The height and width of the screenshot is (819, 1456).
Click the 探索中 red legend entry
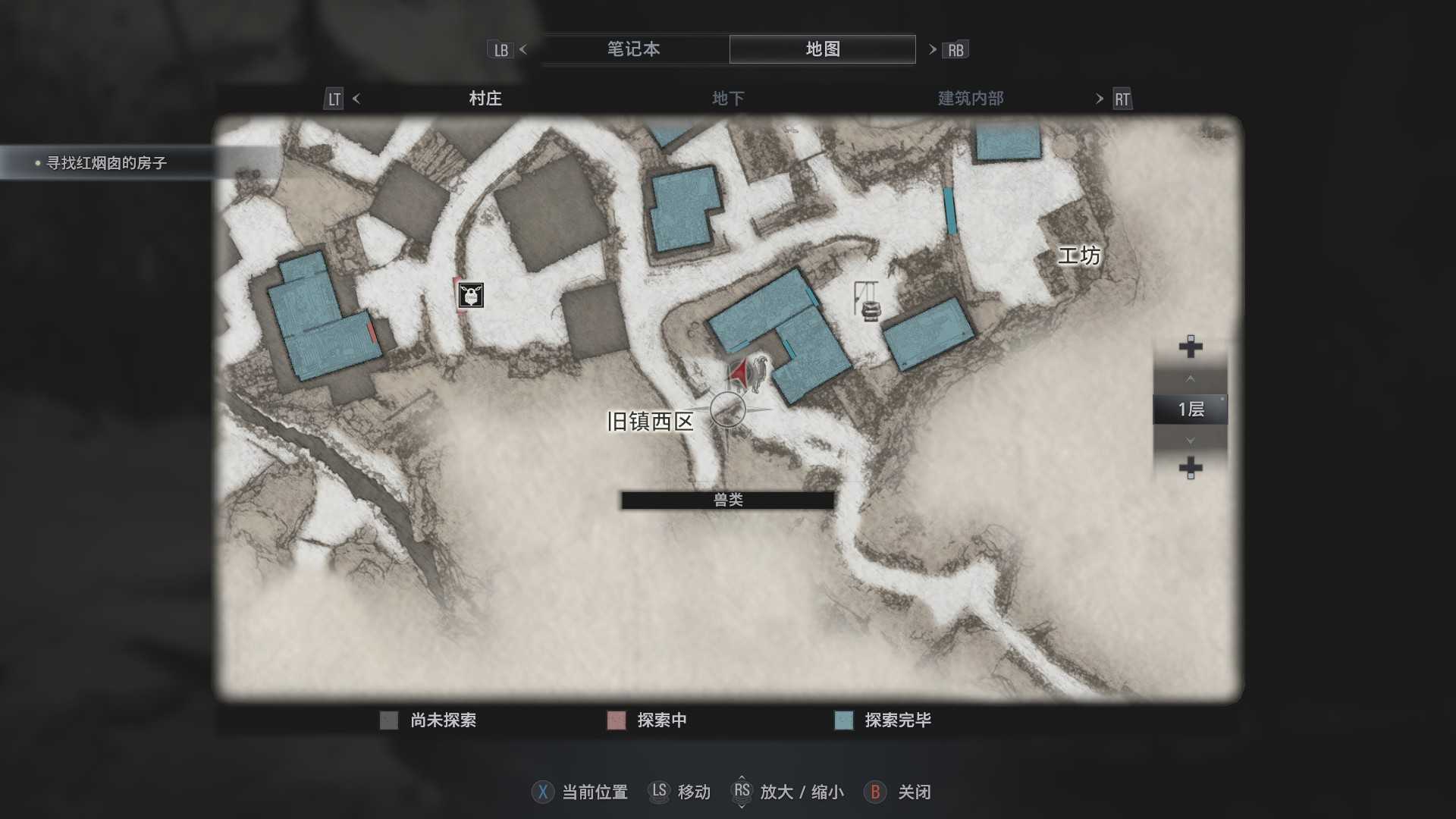(x=647, y=720)
